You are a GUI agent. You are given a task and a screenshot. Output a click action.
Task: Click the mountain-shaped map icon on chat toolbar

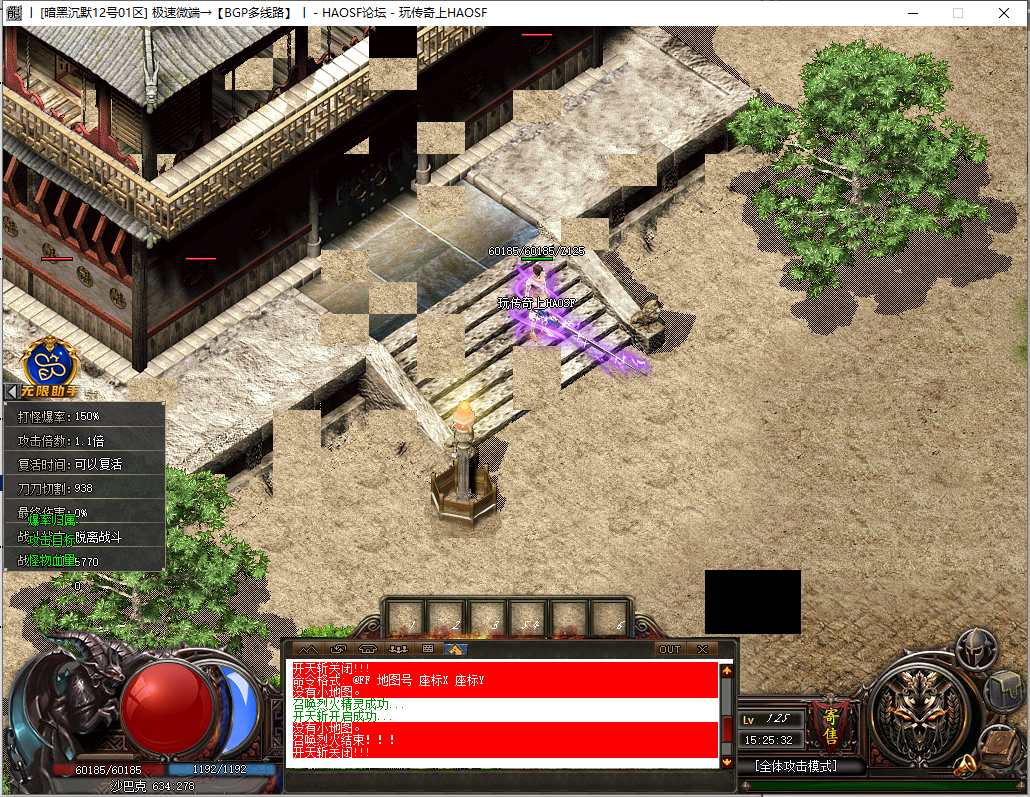(306, 649)
